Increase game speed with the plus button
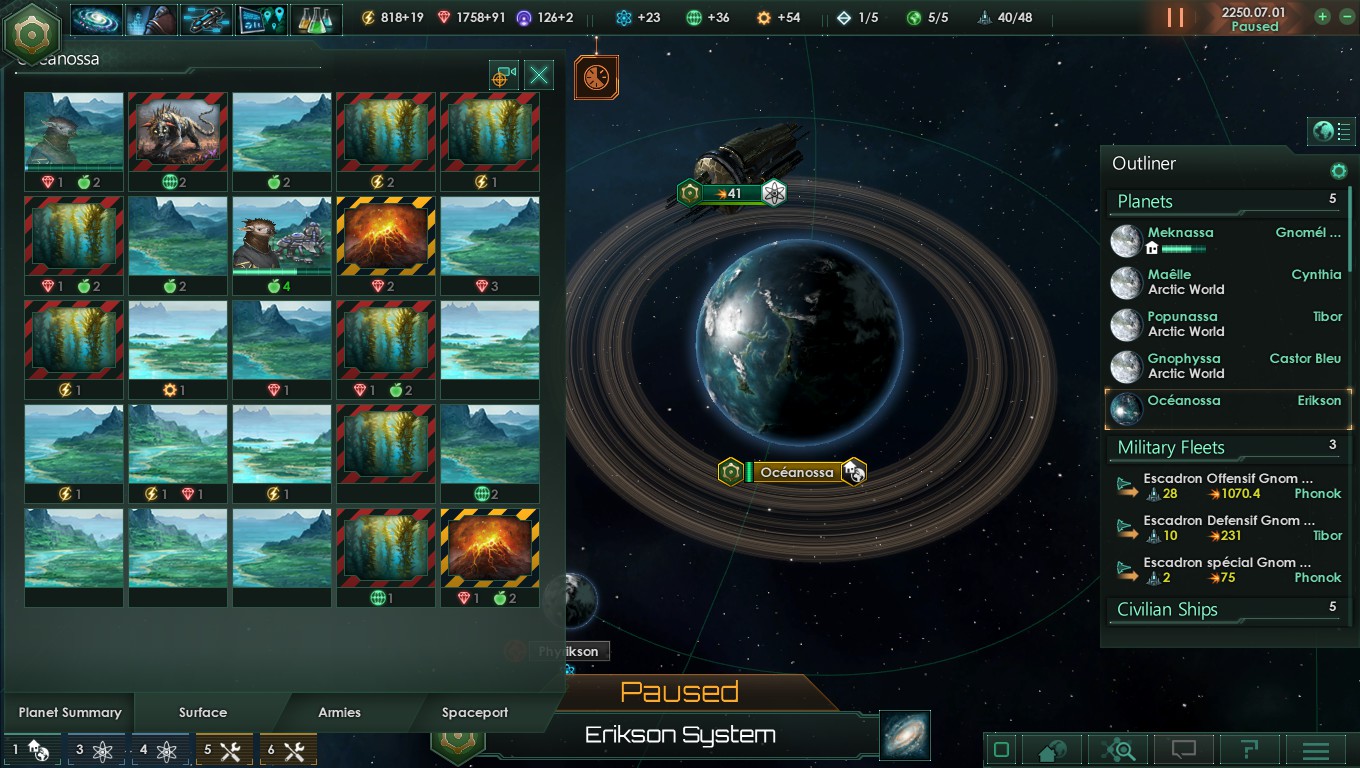The image size is (1360, 768). coord(1322,17)
